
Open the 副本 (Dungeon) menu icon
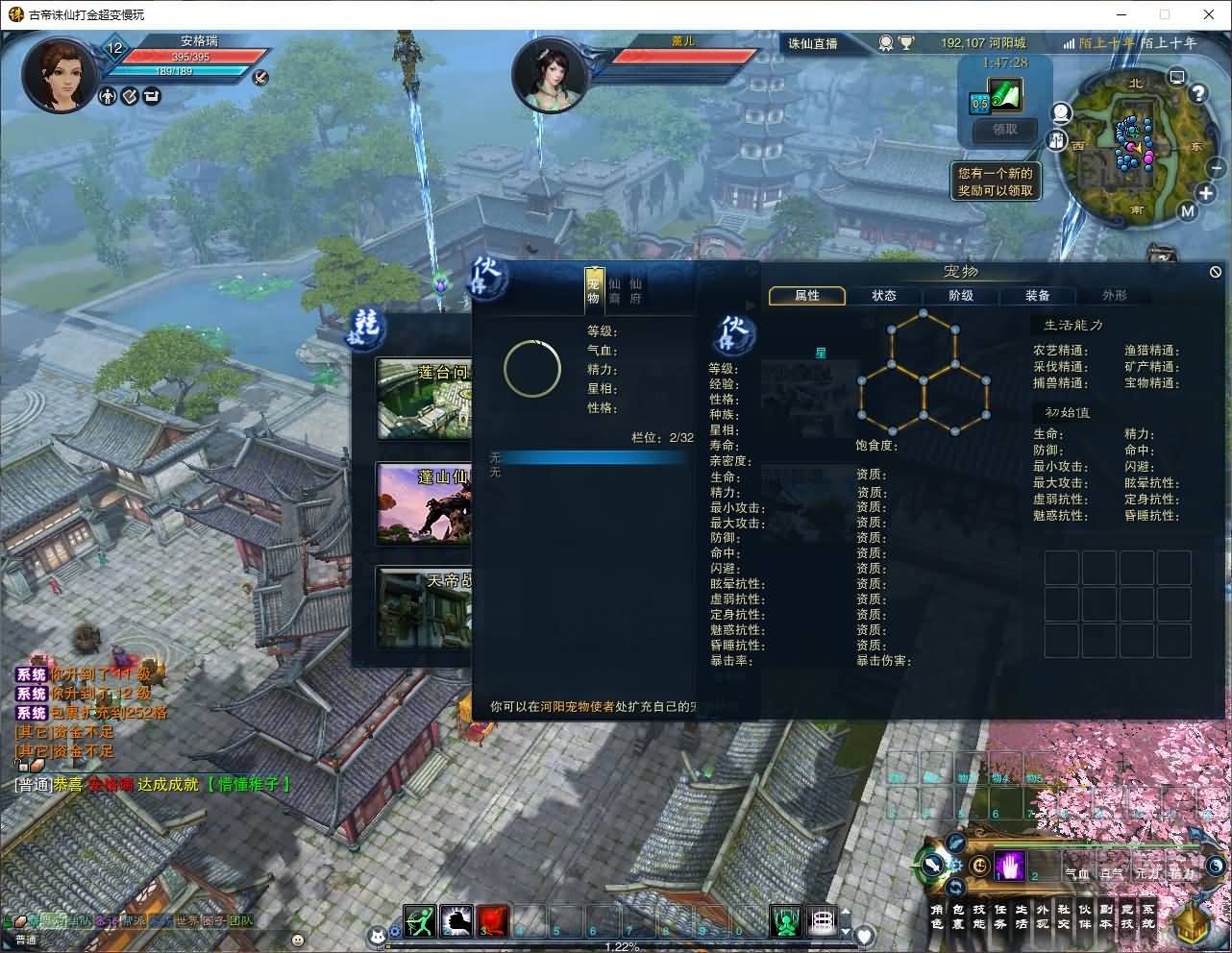coord(1107,922)
